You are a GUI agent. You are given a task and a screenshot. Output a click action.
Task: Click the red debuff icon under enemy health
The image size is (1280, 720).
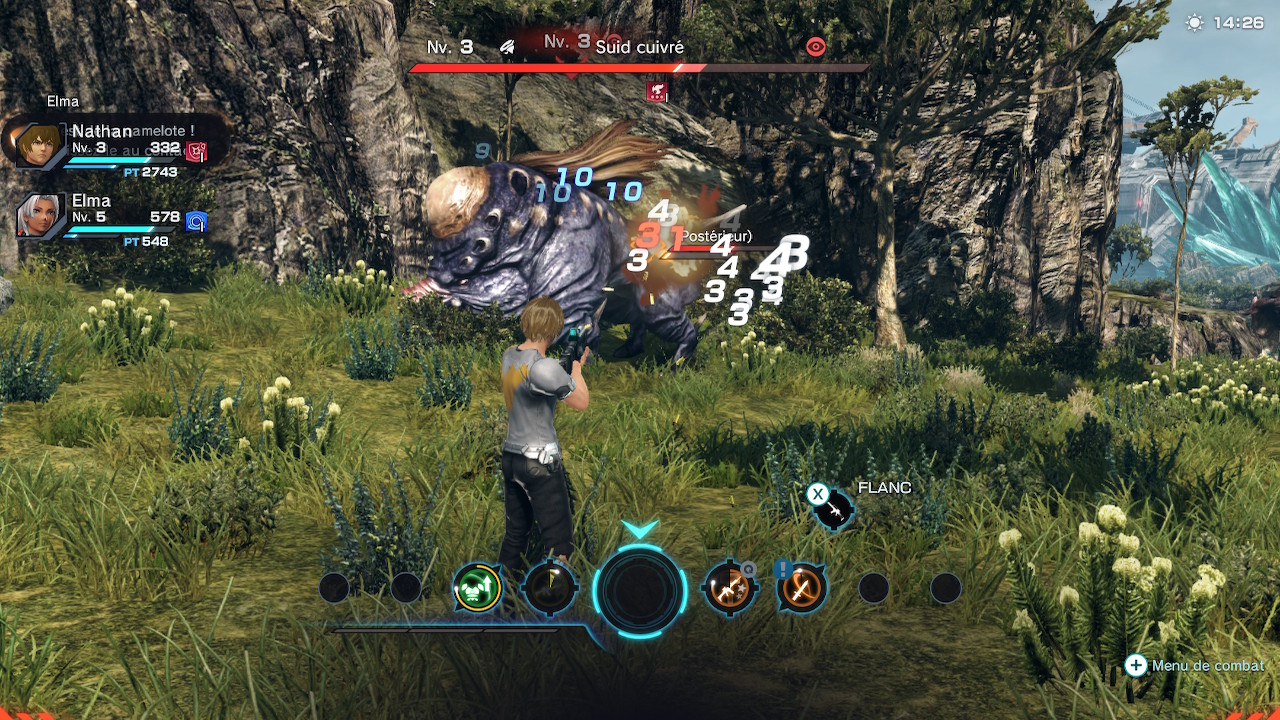657,92
